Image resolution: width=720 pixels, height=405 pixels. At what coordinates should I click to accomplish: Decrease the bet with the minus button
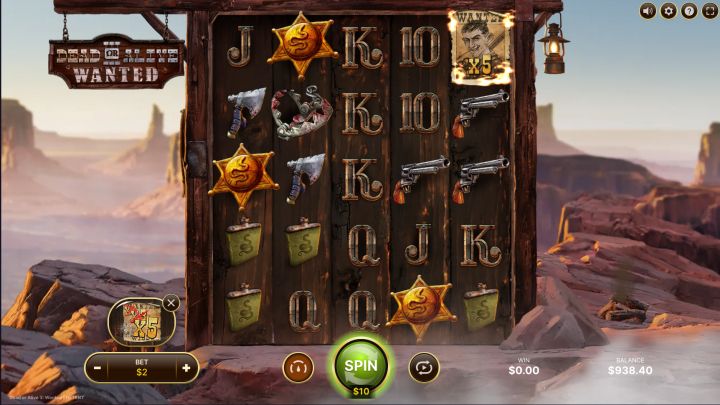(98, 368)
